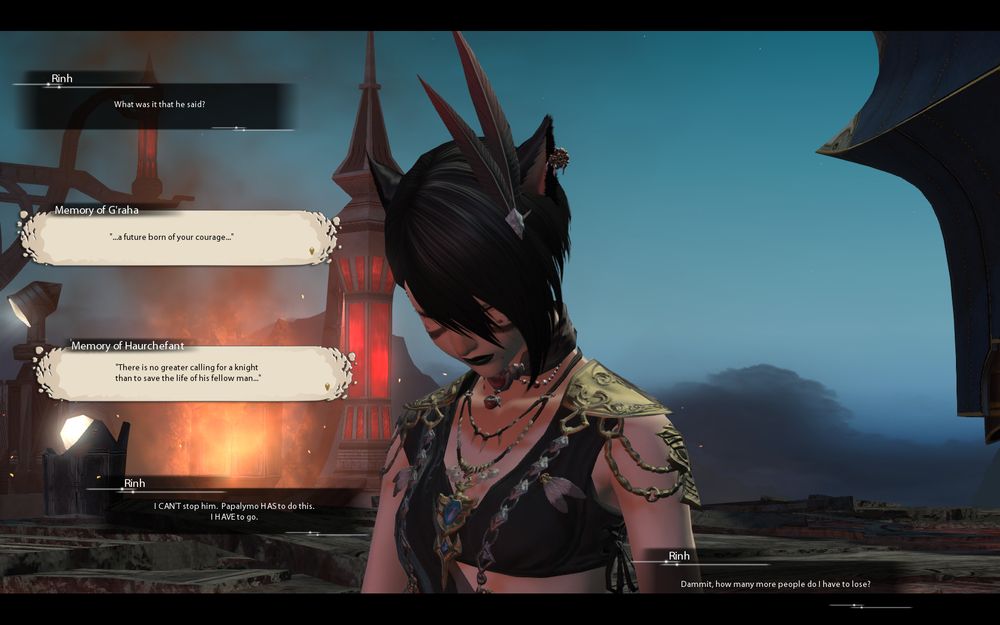
Task: Advance Rinh's "I CAN'T stop him" dialogue box
Action: 235,511
